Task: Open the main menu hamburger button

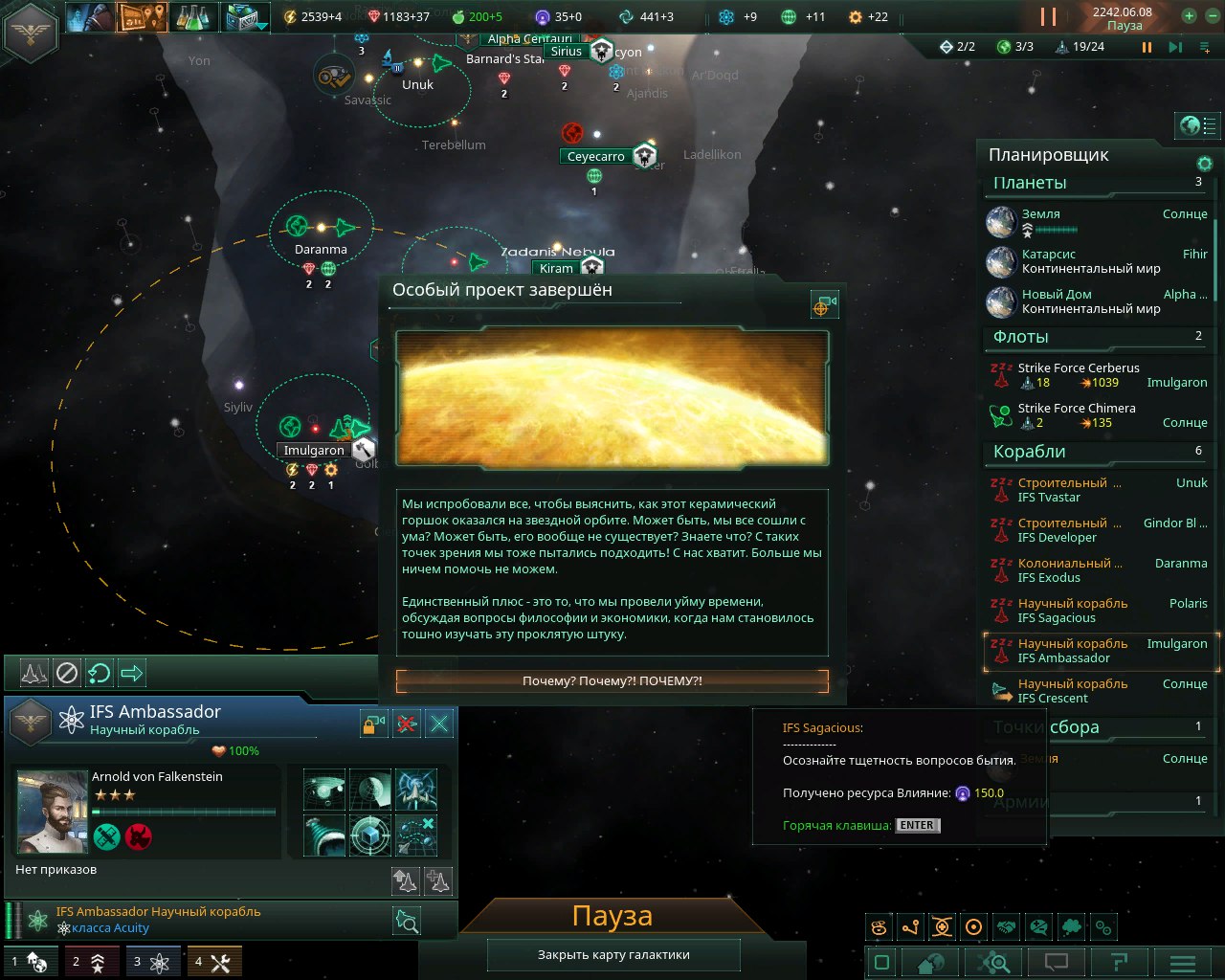Action: tap(1183, 963)
